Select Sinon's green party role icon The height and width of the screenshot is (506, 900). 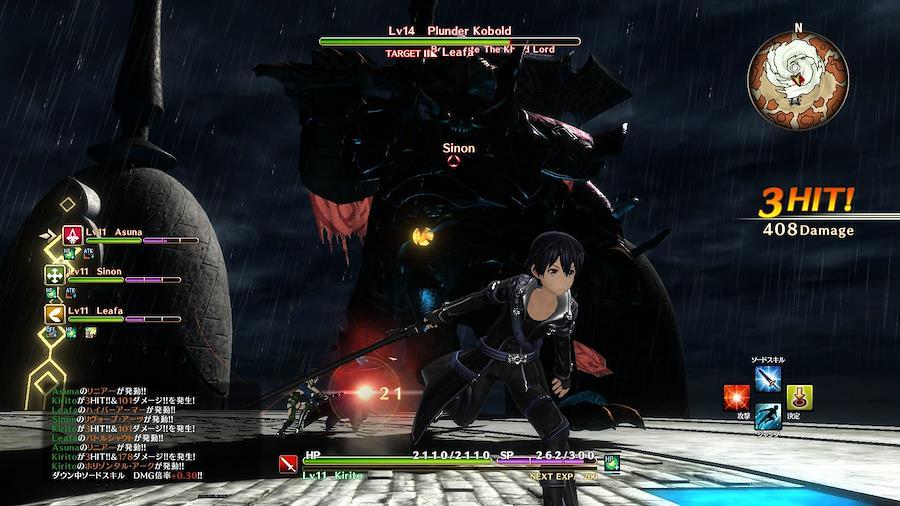click(54, 274)
